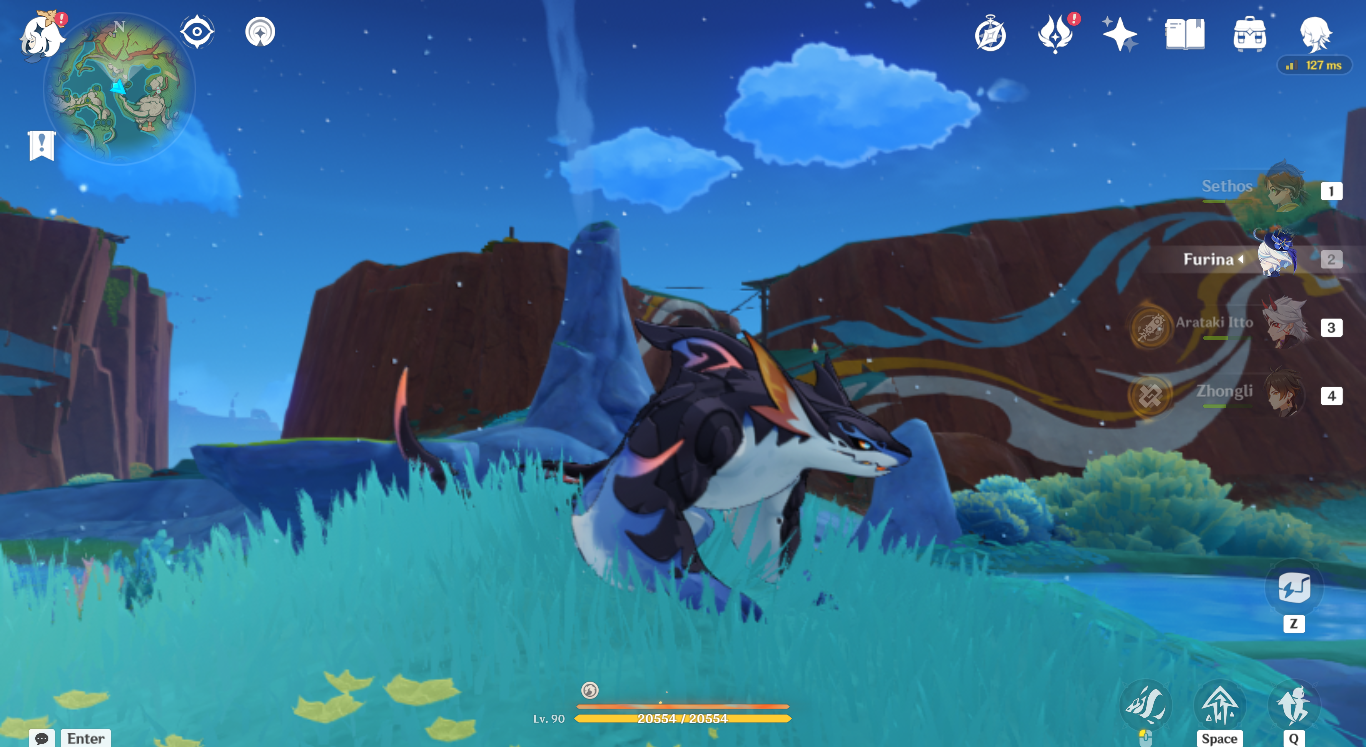Open the Events overview compass icon
This screenshot has width=1366, height=747.
click(x=989, y=33)
